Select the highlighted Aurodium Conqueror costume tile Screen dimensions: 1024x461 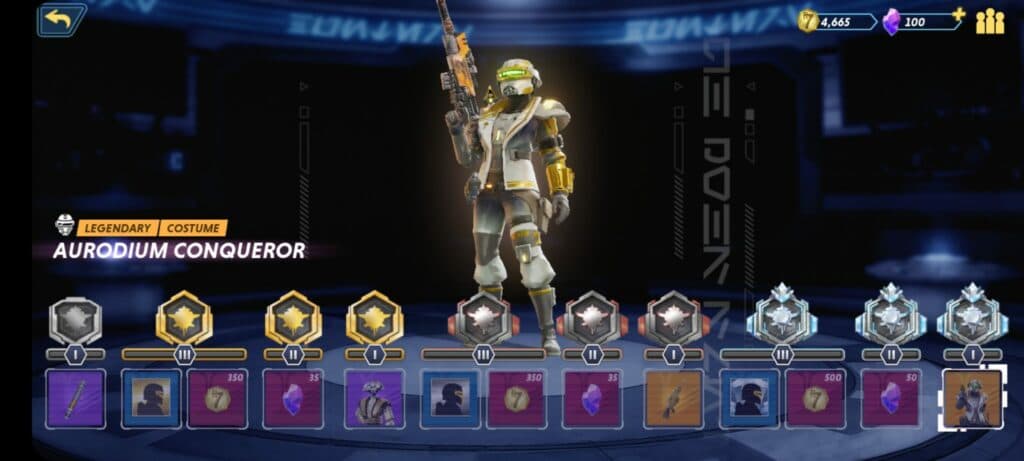pos(972,398)
